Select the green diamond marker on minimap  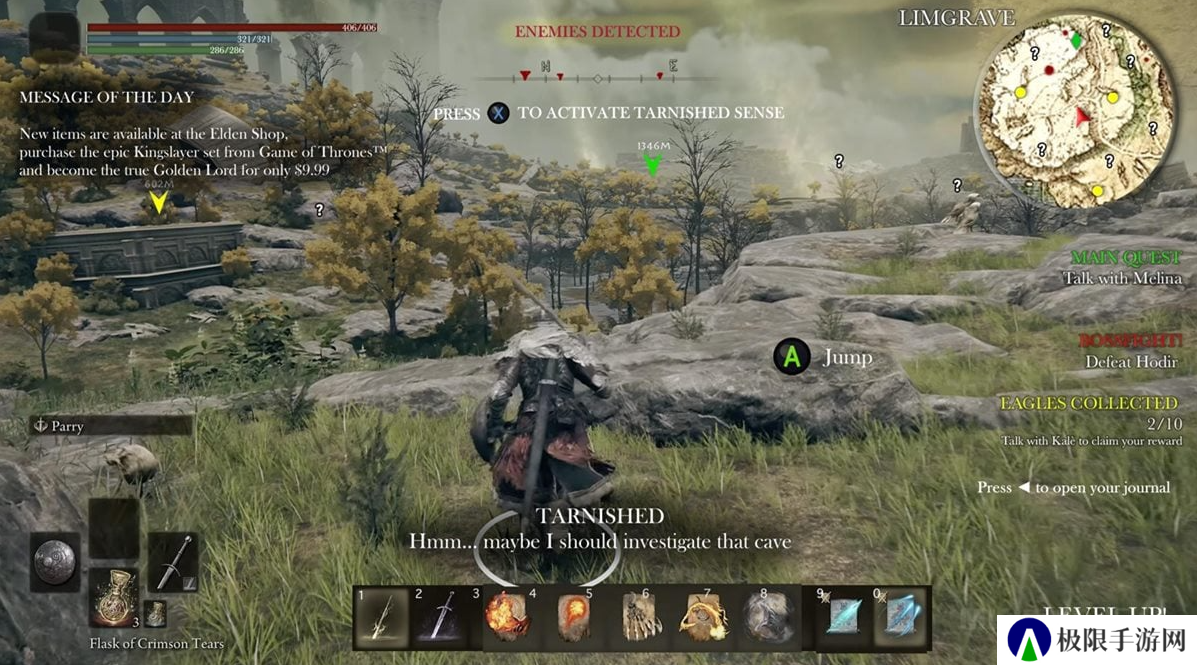tap(1076, 41)
